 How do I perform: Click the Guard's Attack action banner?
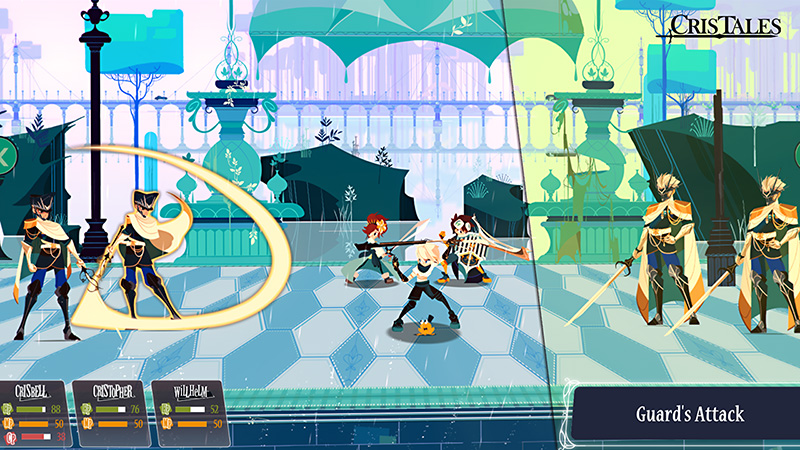pos(686,413)
